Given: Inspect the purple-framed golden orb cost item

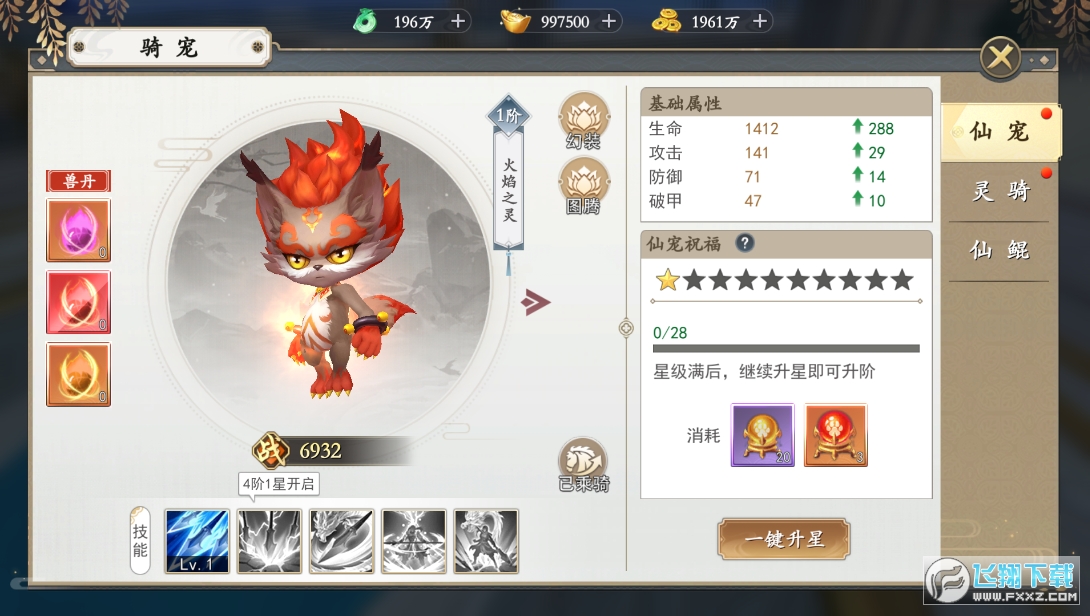Looking at the screenshot, I should click(763, 436).
